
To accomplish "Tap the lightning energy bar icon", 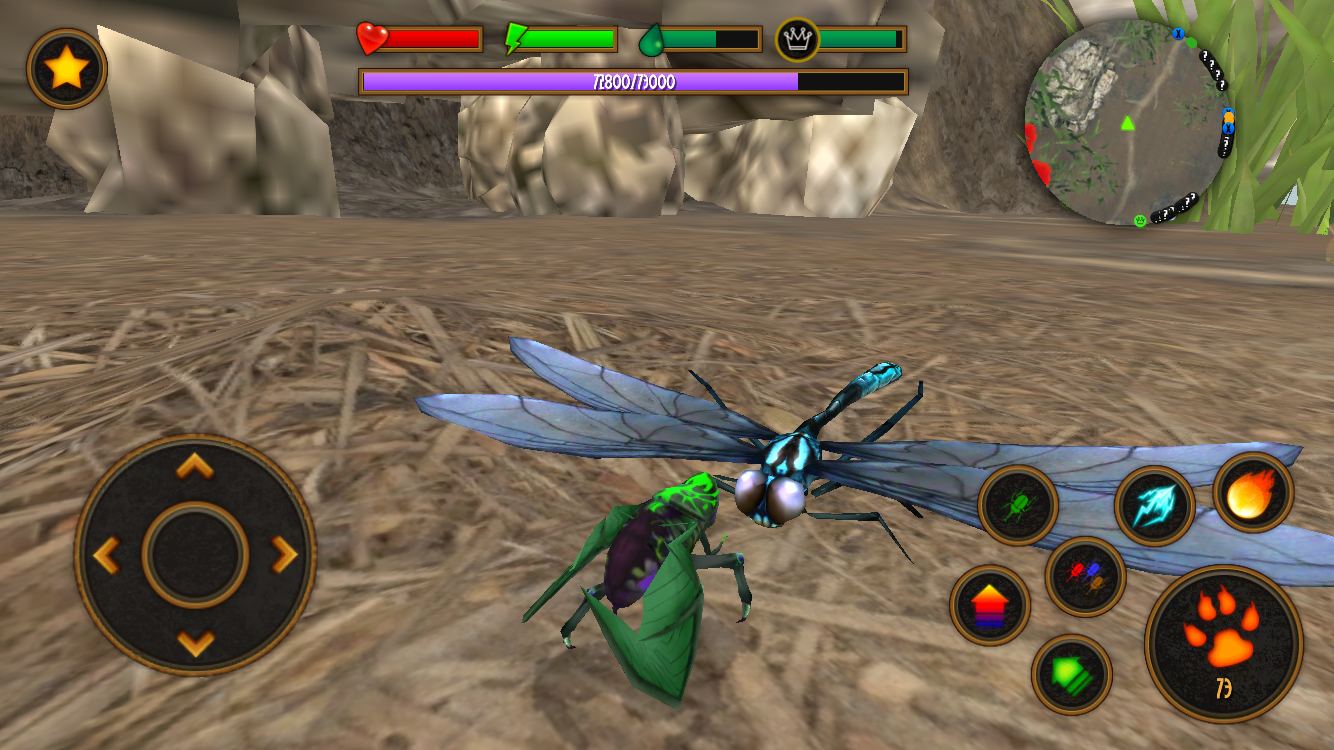I will coord(516,36).
